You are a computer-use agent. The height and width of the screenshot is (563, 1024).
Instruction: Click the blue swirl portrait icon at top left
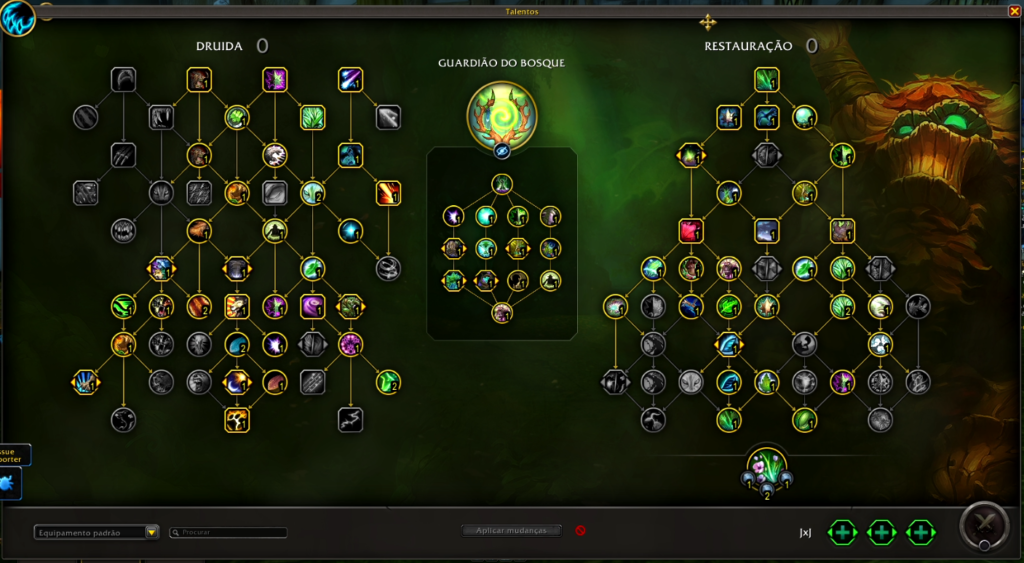pos(18,18)
